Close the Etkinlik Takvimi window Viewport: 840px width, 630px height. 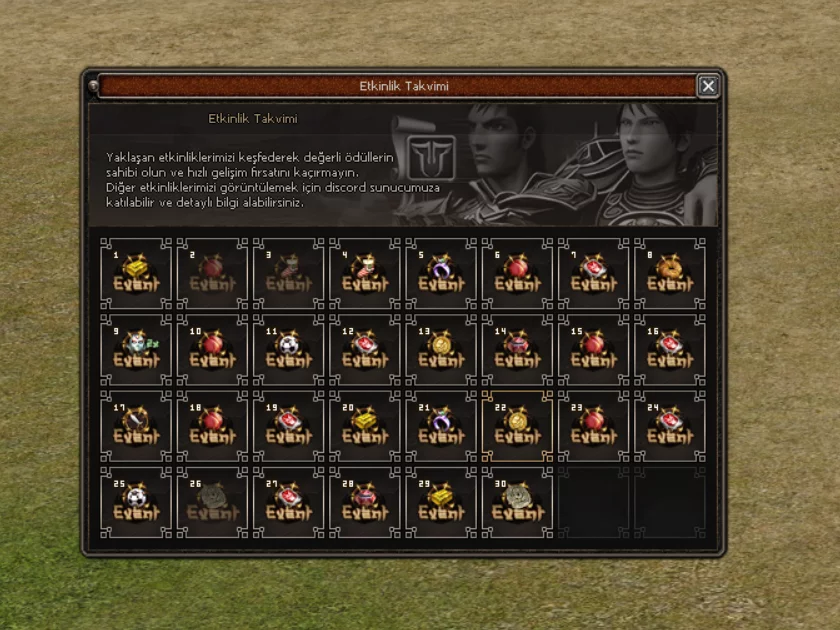tap(708, 86)
